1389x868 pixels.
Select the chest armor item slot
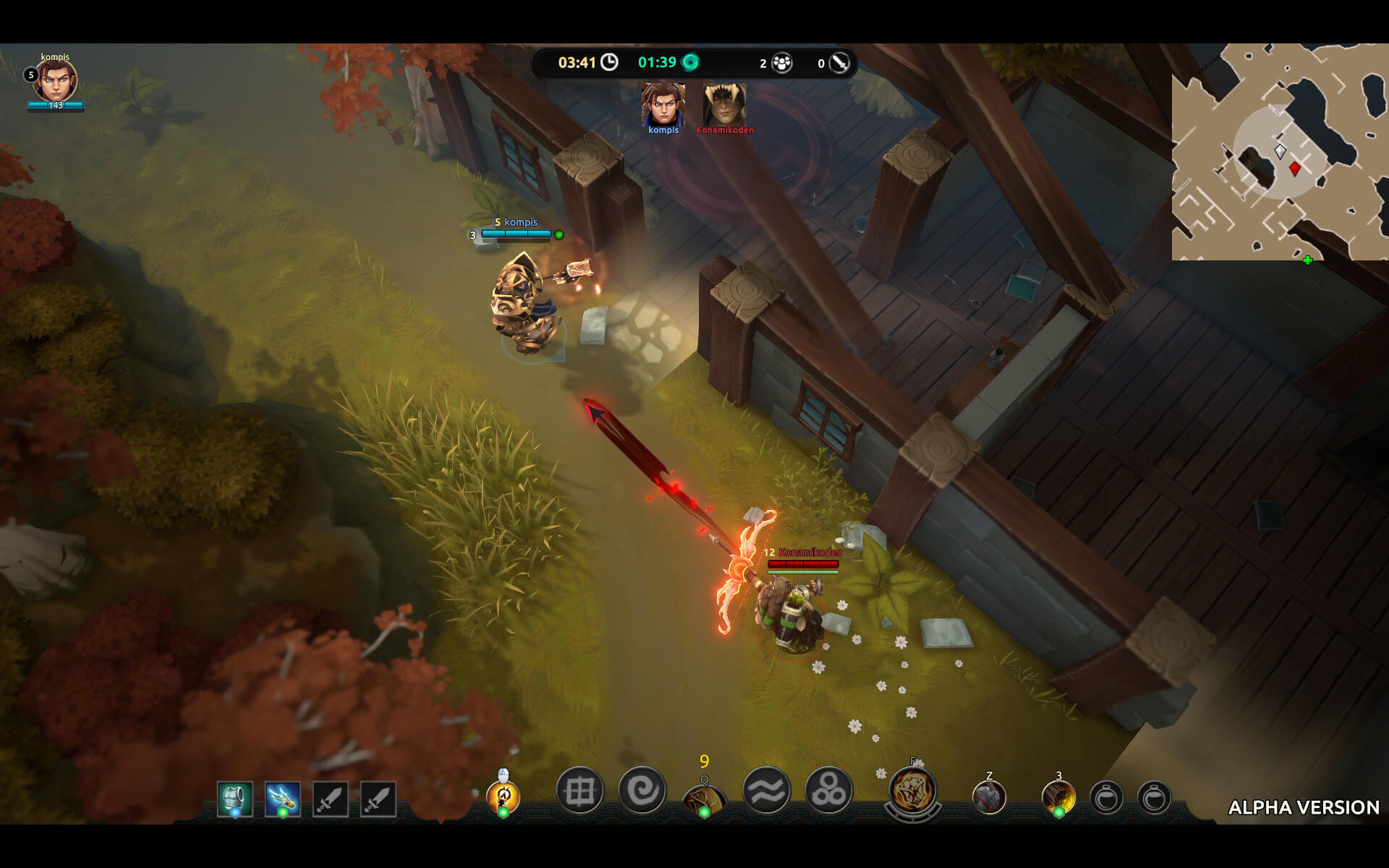pyautogui.click(x=235, y=799)
